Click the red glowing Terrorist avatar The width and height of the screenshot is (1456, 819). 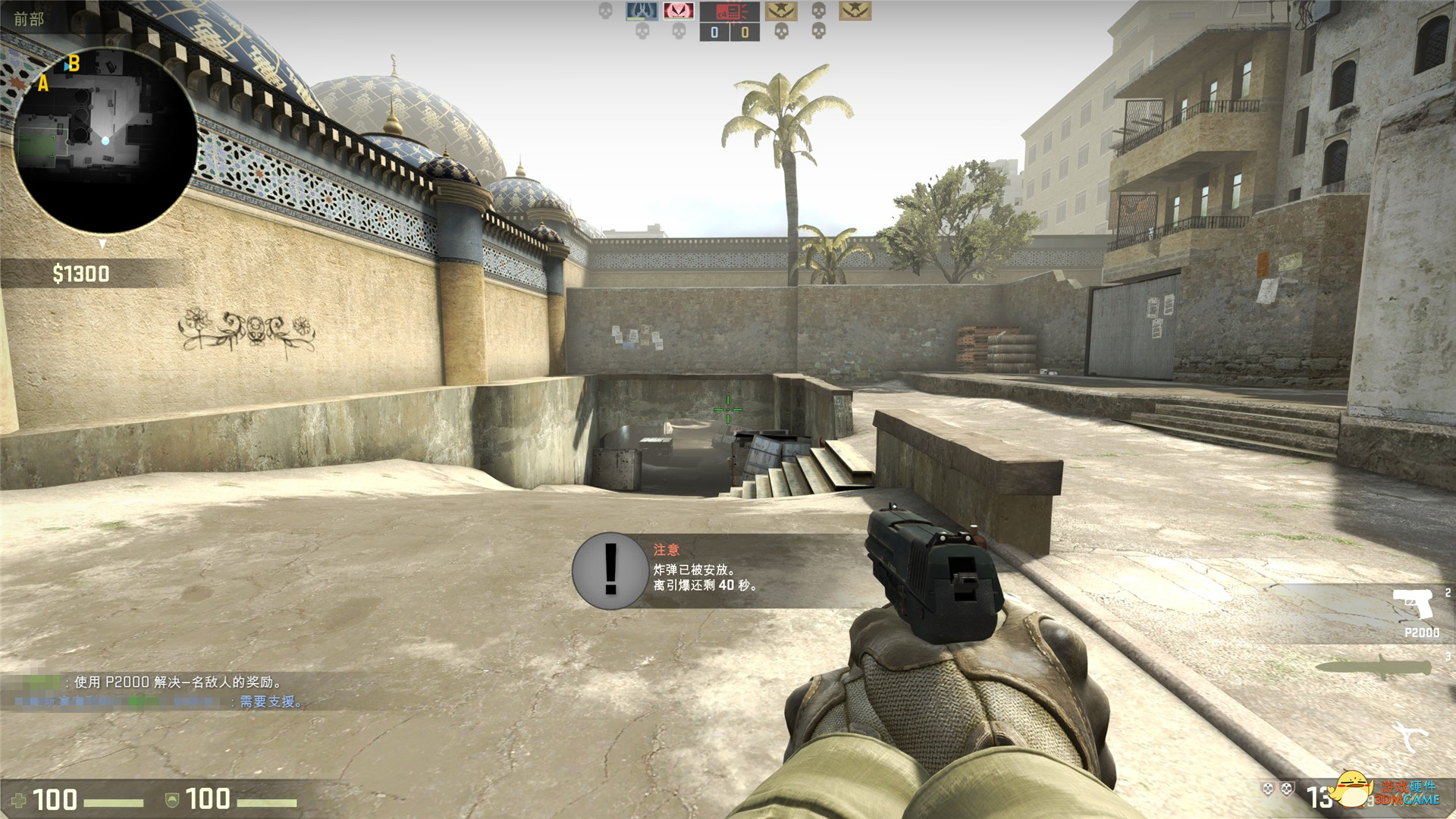point(679,11)
